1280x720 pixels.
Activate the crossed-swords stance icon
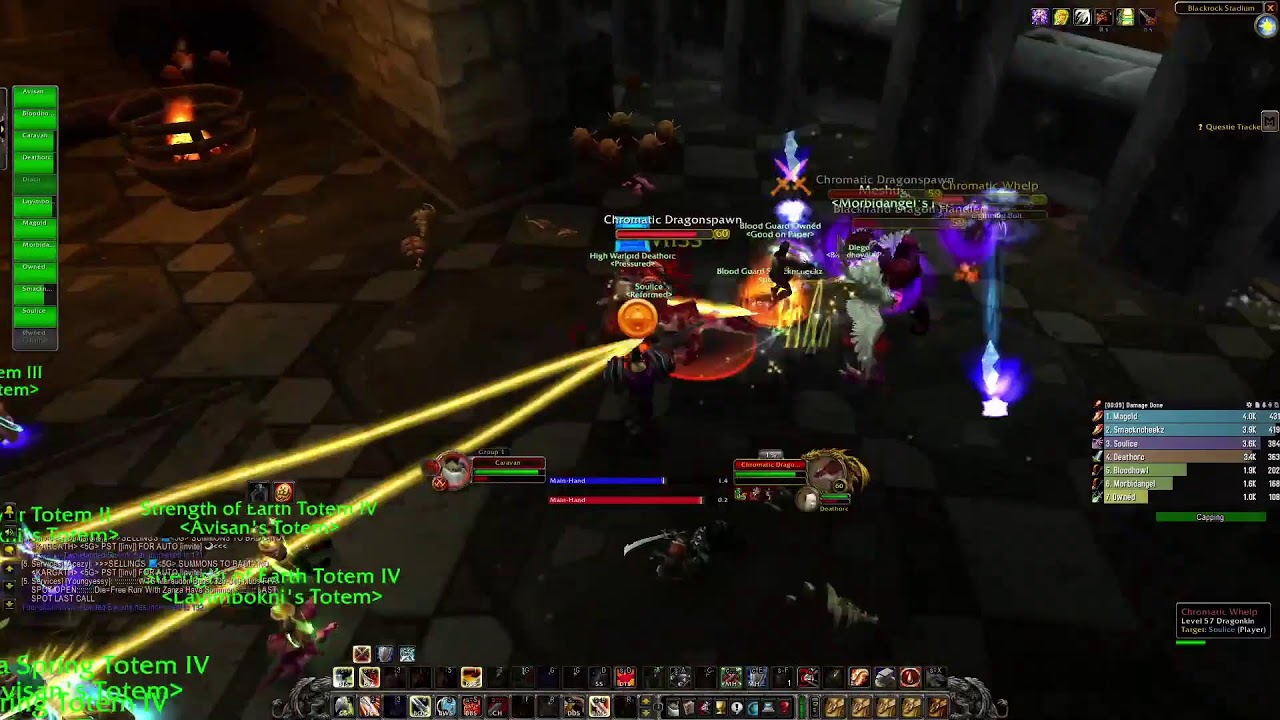tap(362, 654)
